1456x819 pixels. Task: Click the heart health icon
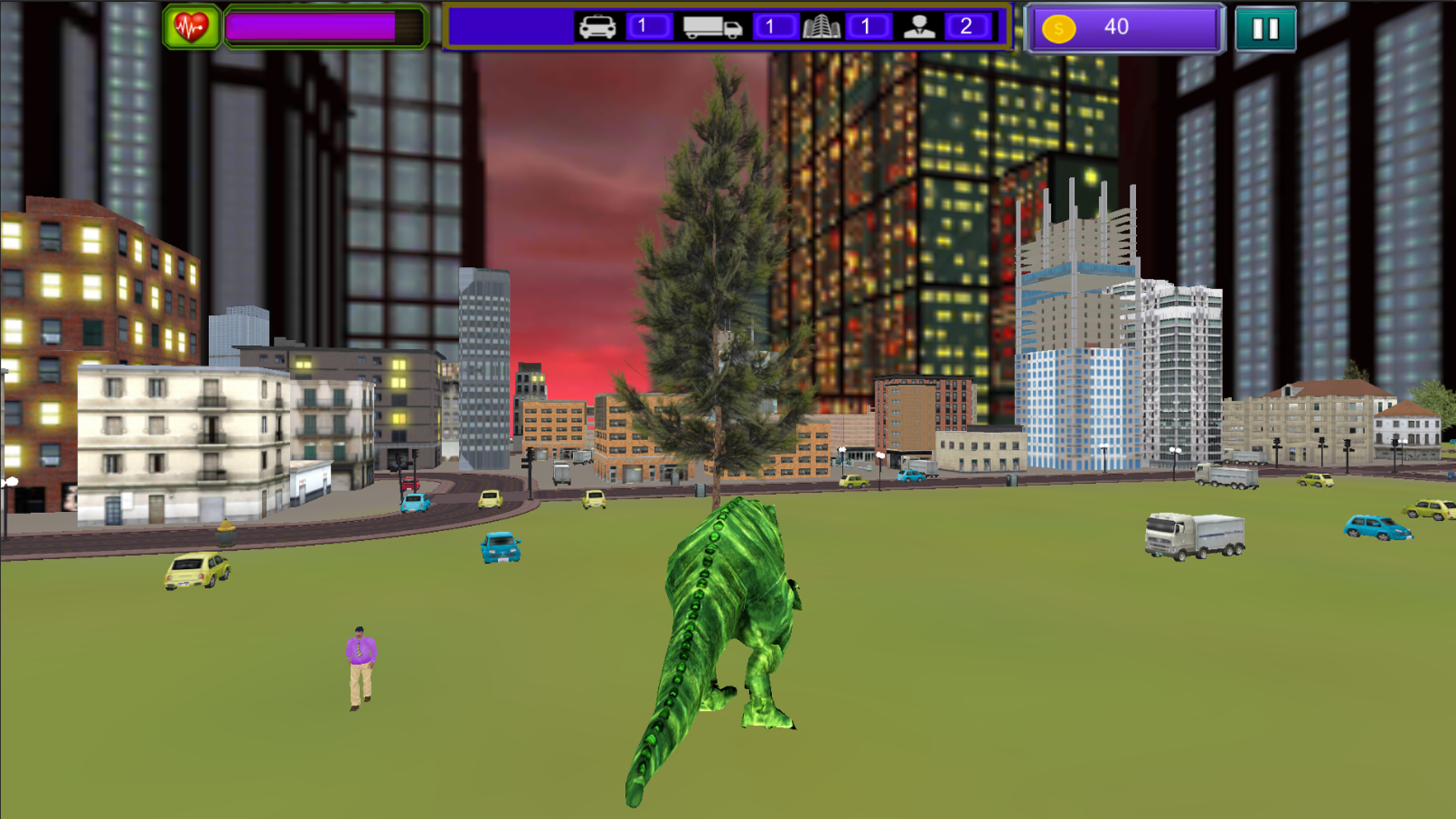(191, 26)
